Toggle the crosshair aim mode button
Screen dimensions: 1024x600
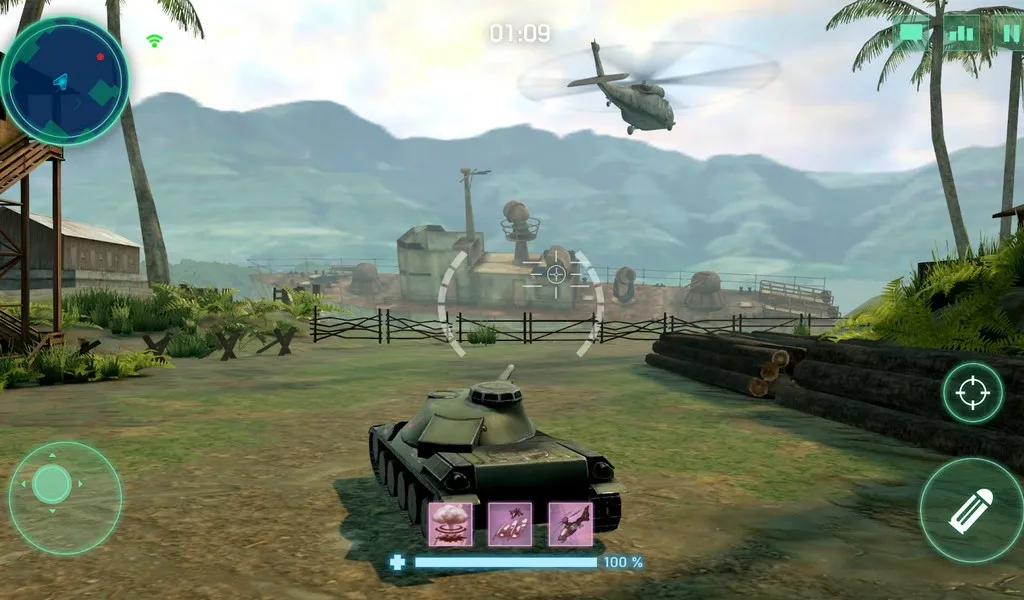click(972, 392)
